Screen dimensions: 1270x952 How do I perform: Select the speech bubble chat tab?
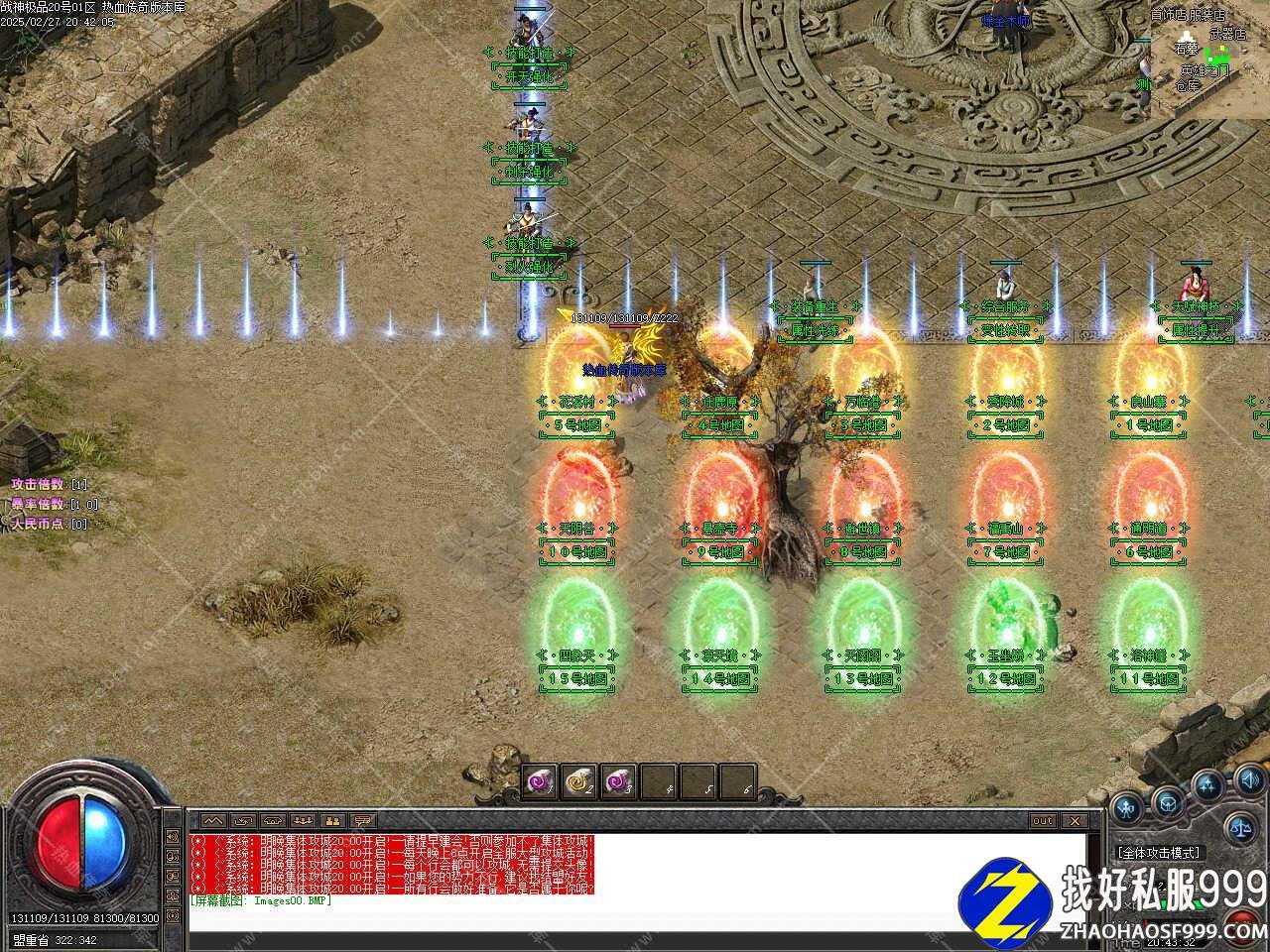(x=363, y=821)
